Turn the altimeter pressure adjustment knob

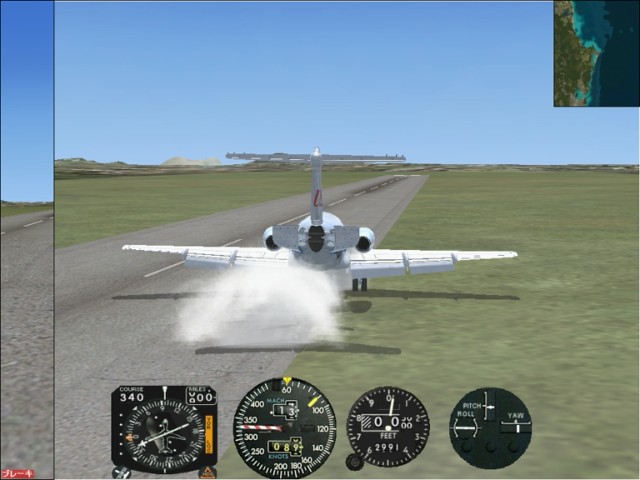(x=353, y=462)
